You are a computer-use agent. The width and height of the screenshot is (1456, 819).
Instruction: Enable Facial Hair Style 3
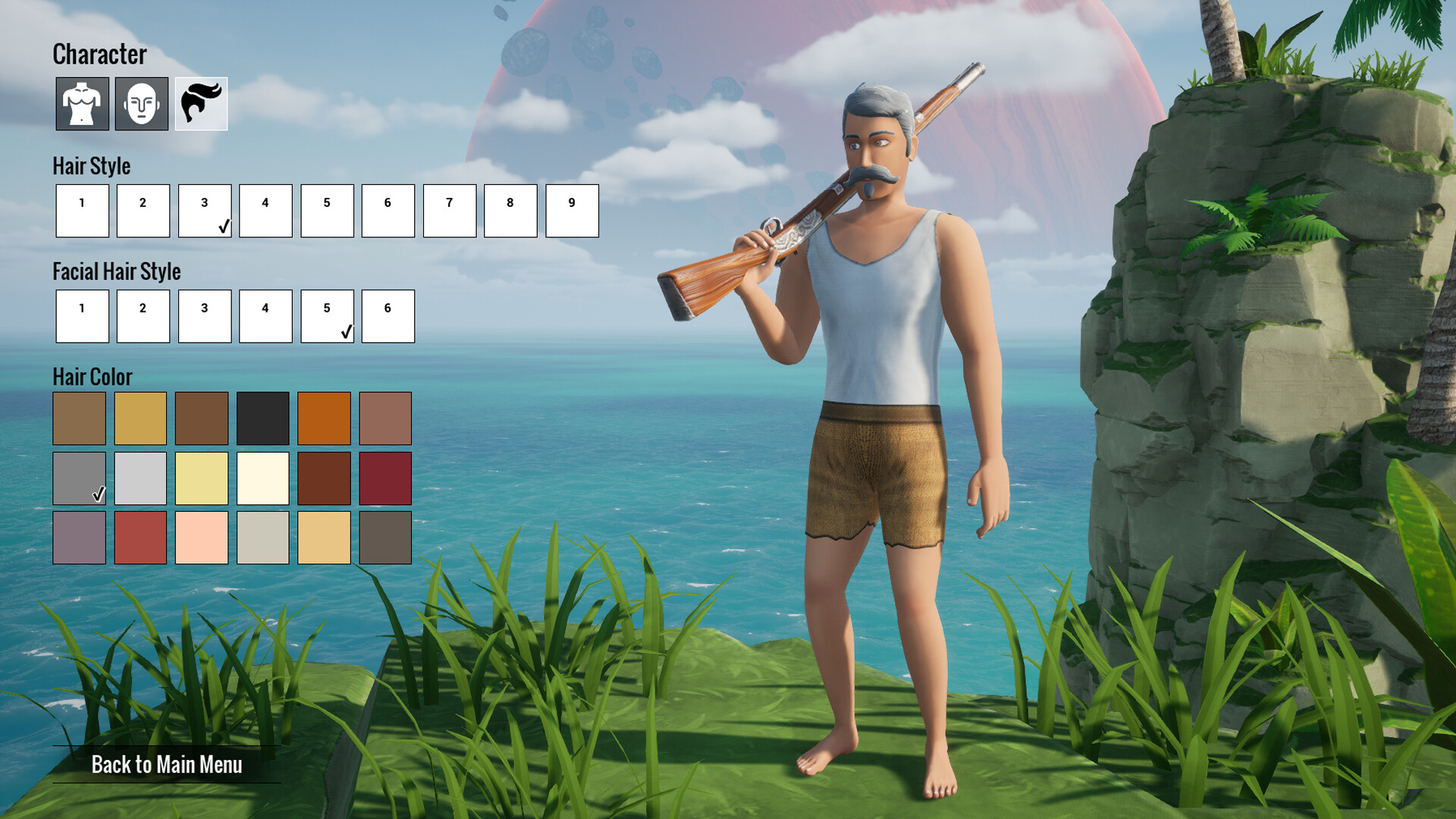click(203, 316)
